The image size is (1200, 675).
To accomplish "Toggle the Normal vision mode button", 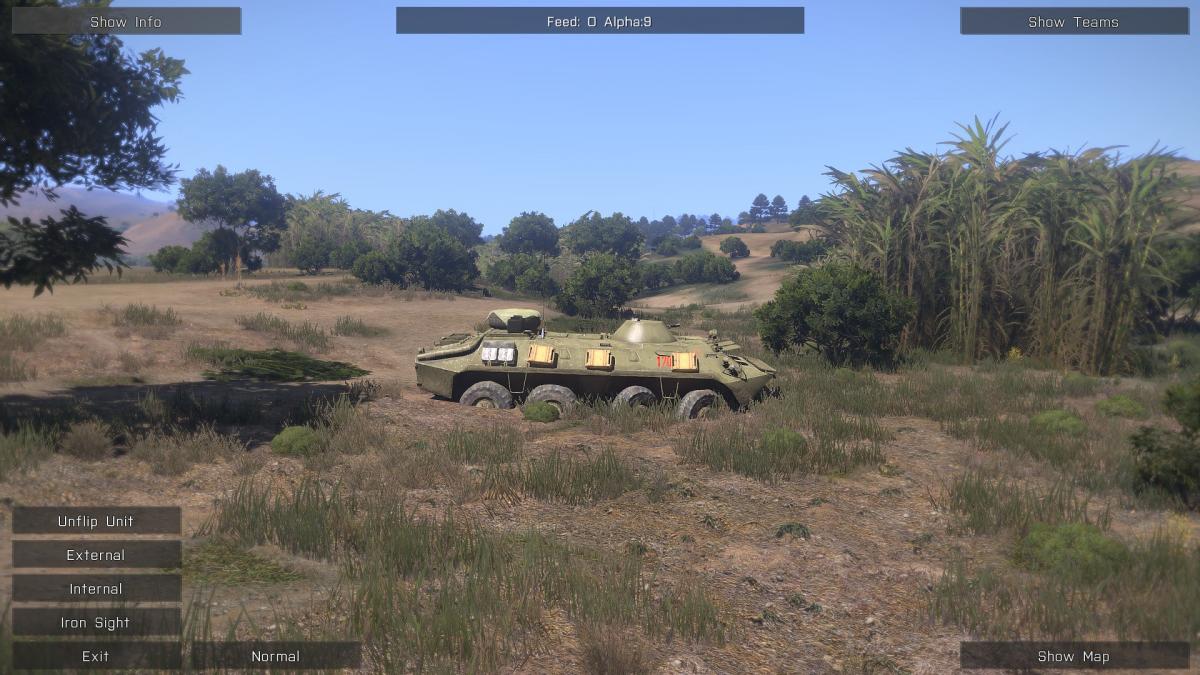I will click(x=275, y=656).
